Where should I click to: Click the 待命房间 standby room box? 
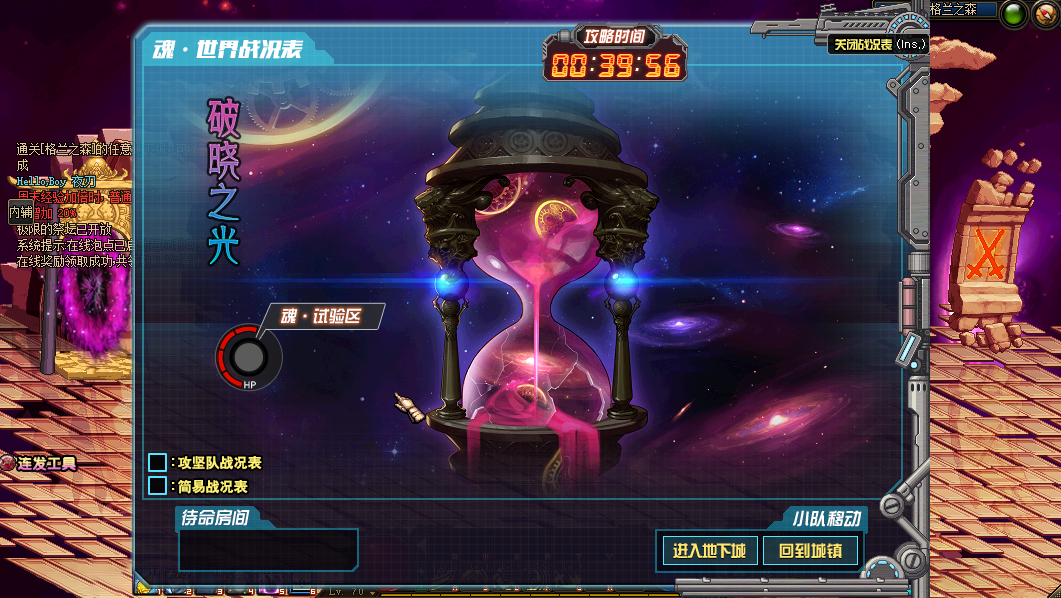268,549
